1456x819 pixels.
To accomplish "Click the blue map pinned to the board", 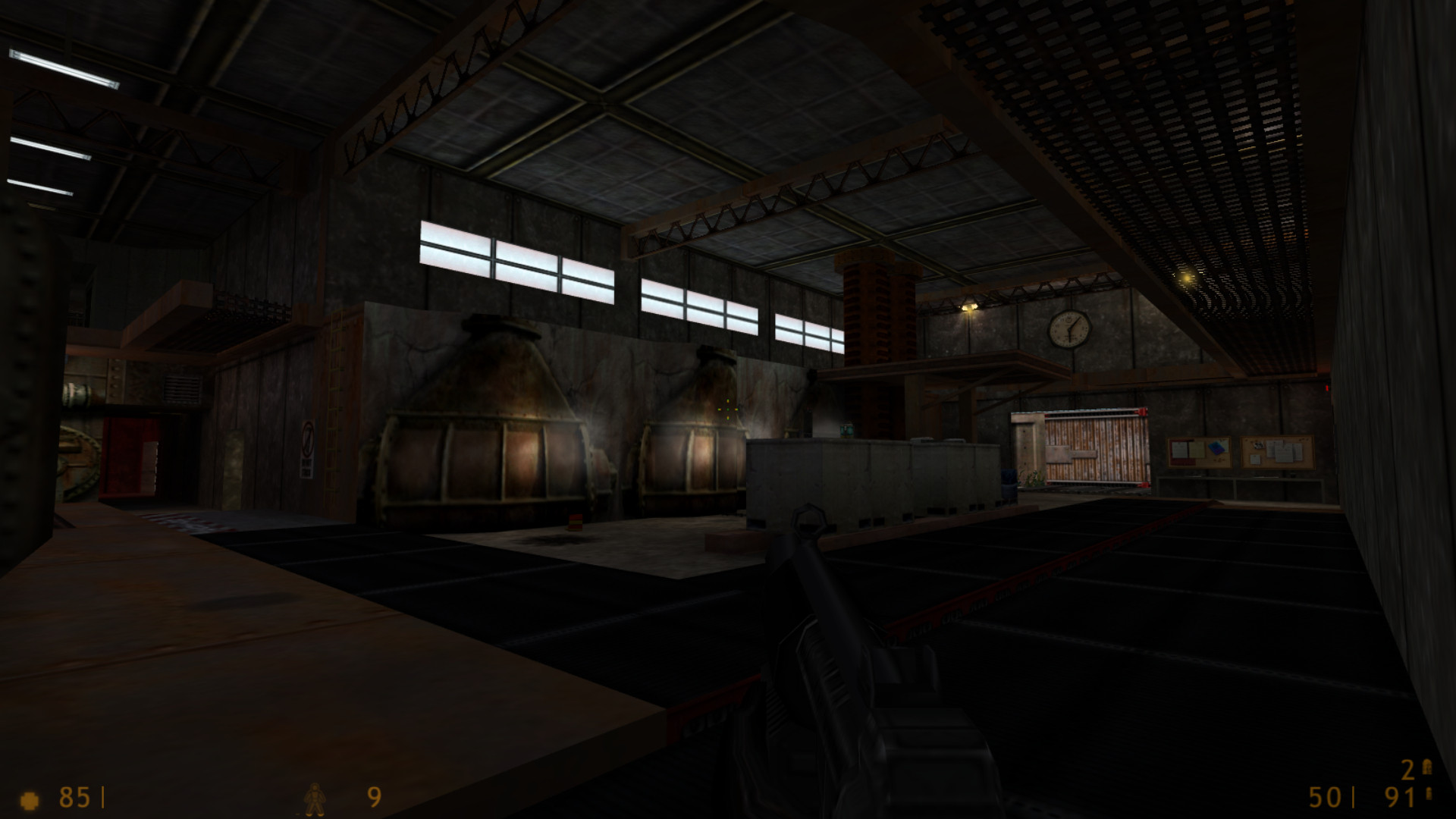I will click(1216, 448).
